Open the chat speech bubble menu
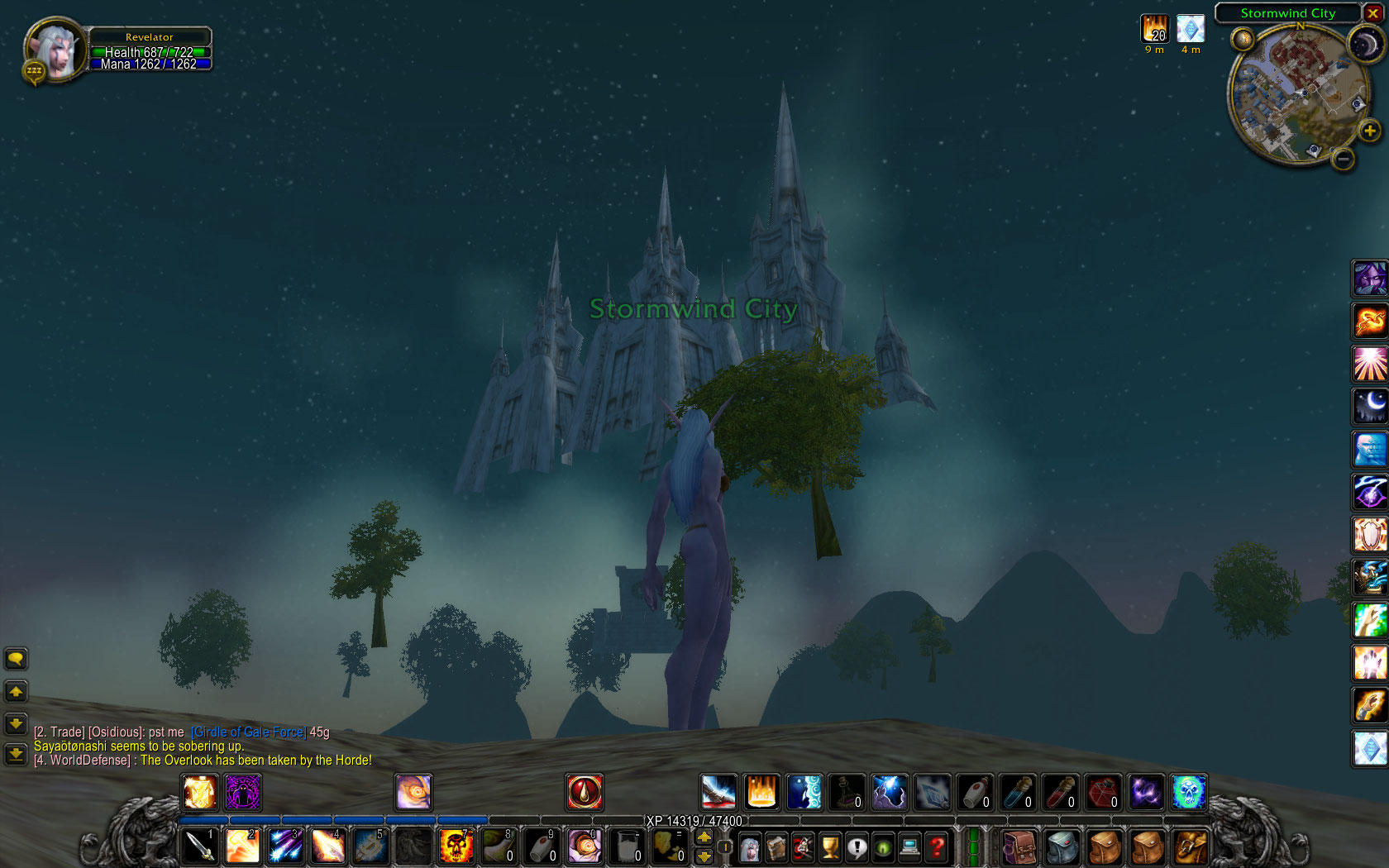Screen dimensions: 1389x868 point(16,659)
